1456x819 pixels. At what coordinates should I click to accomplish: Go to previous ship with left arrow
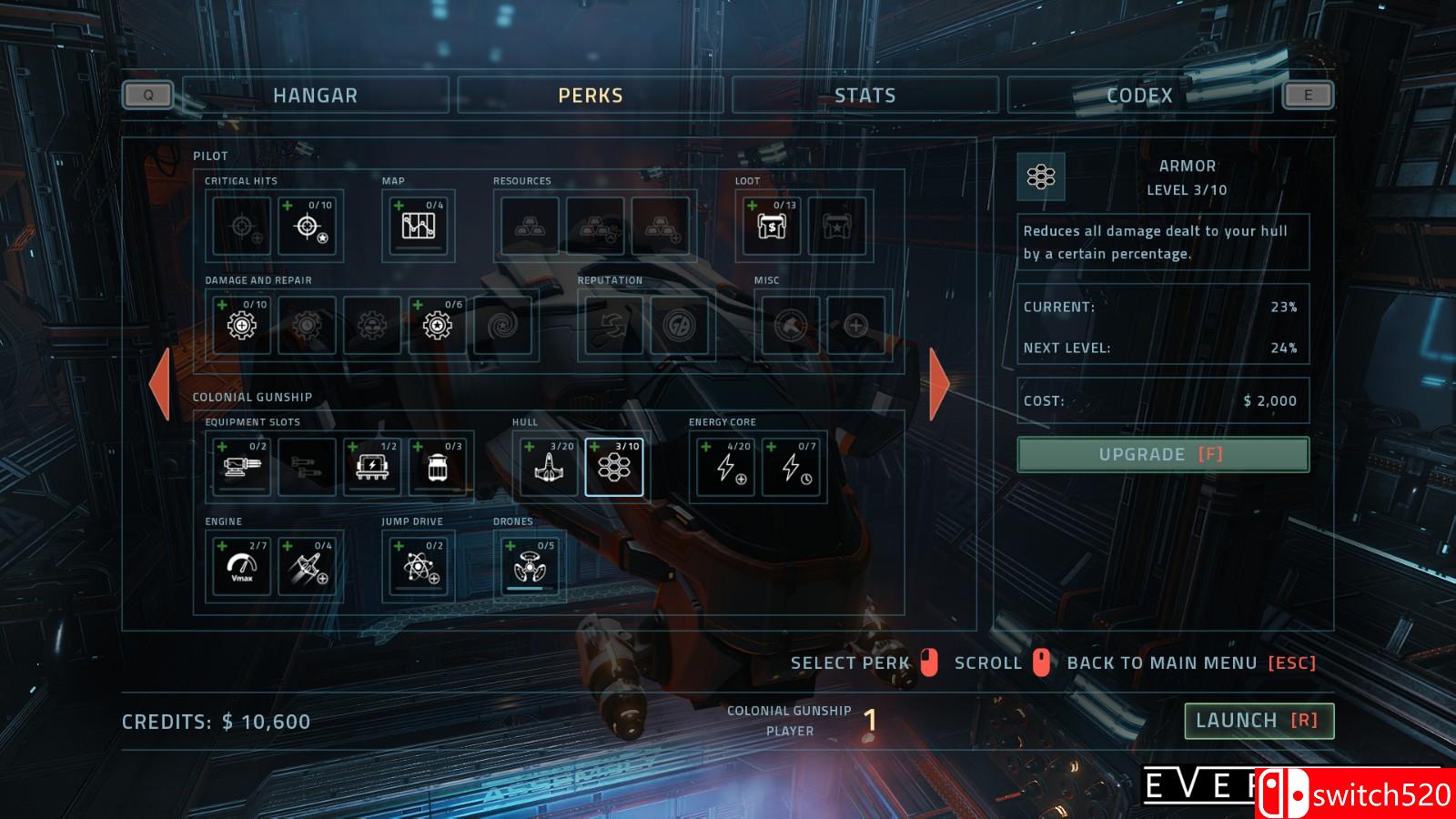[160, 384]
